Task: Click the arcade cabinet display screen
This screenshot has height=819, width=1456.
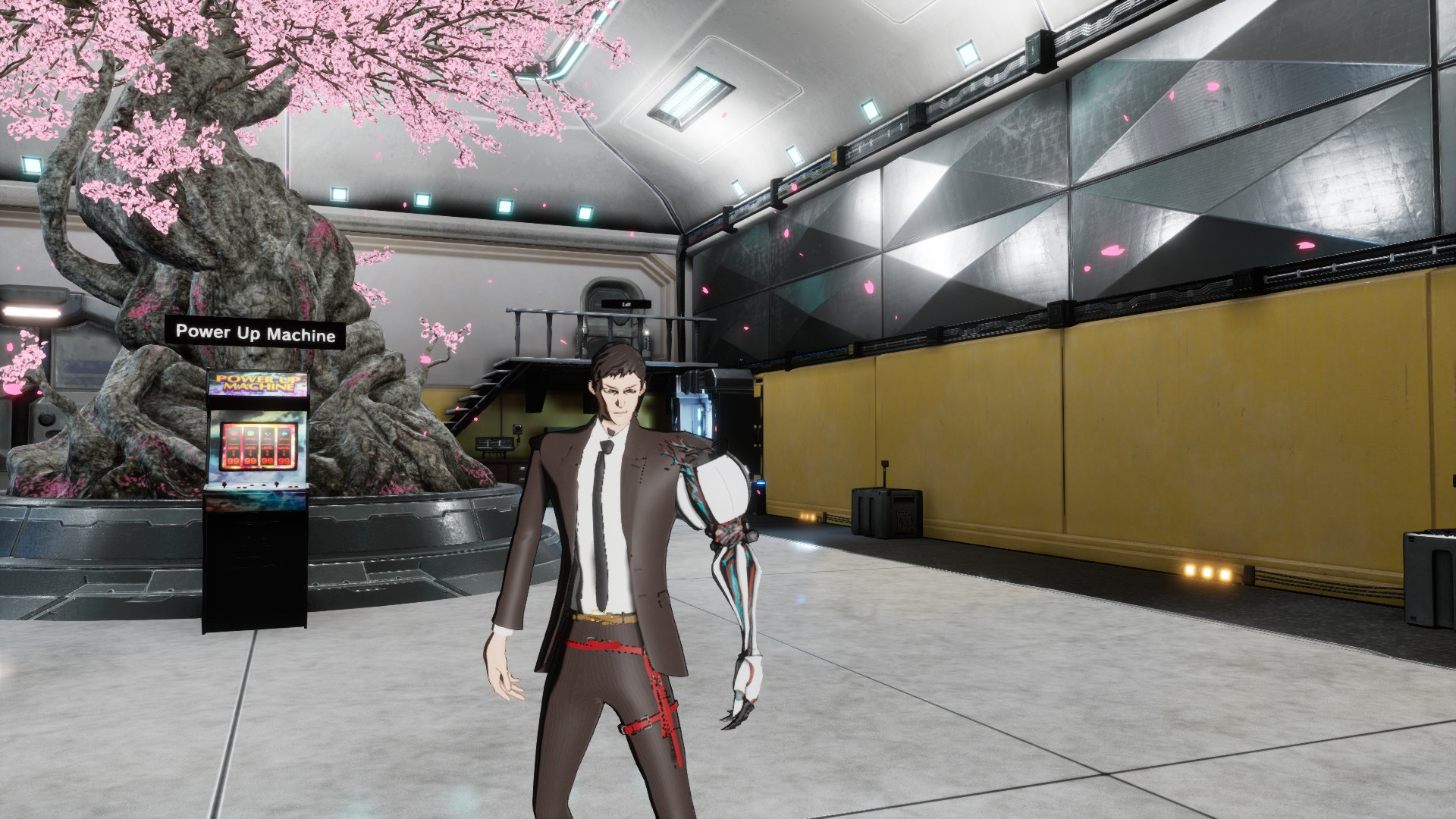Action: pos(259,447)
